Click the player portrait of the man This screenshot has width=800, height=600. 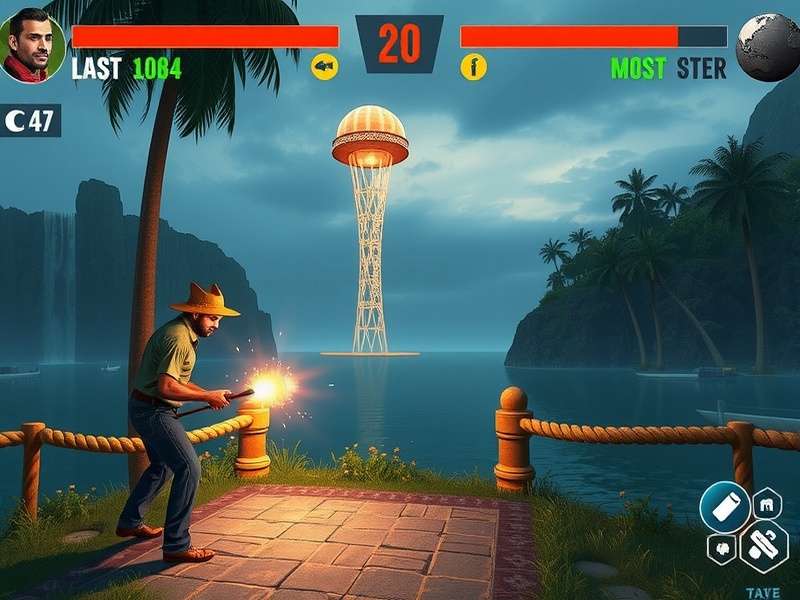click(x=32, y=45)
